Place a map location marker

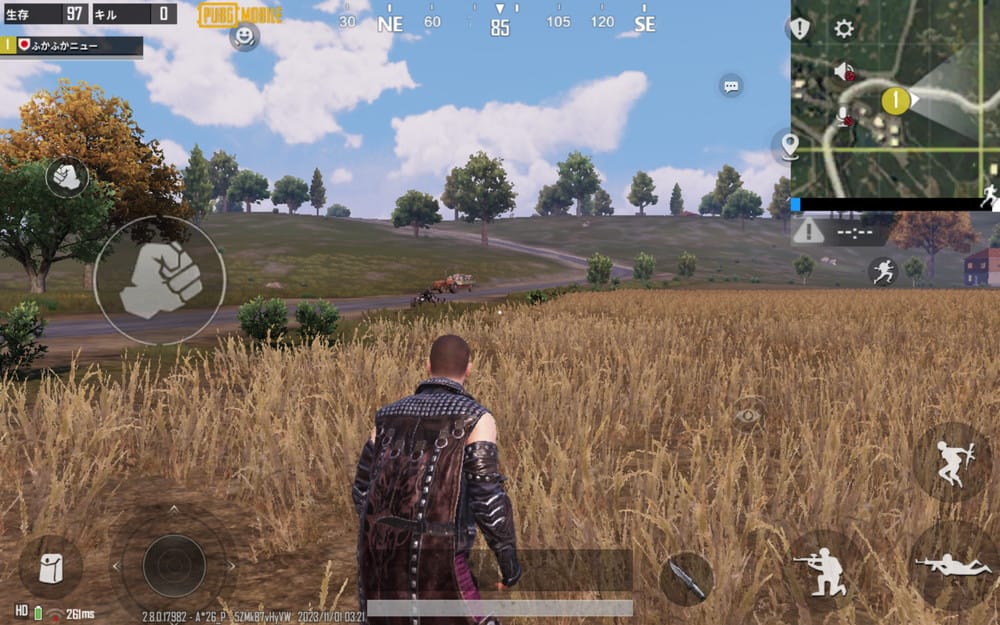point(790,146)
